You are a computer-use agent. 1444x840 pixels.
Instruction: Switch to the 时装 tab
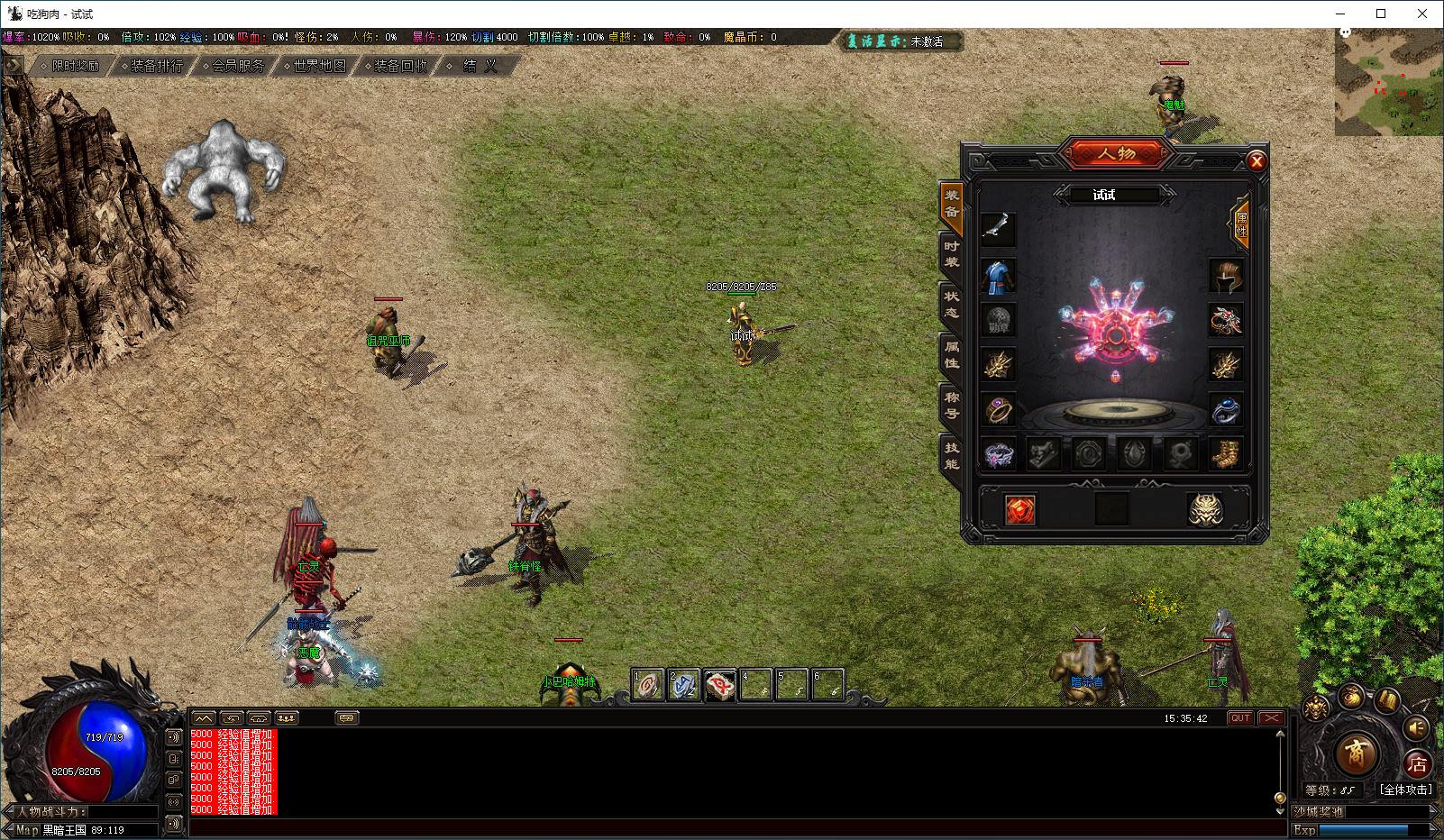coord(951,254)
